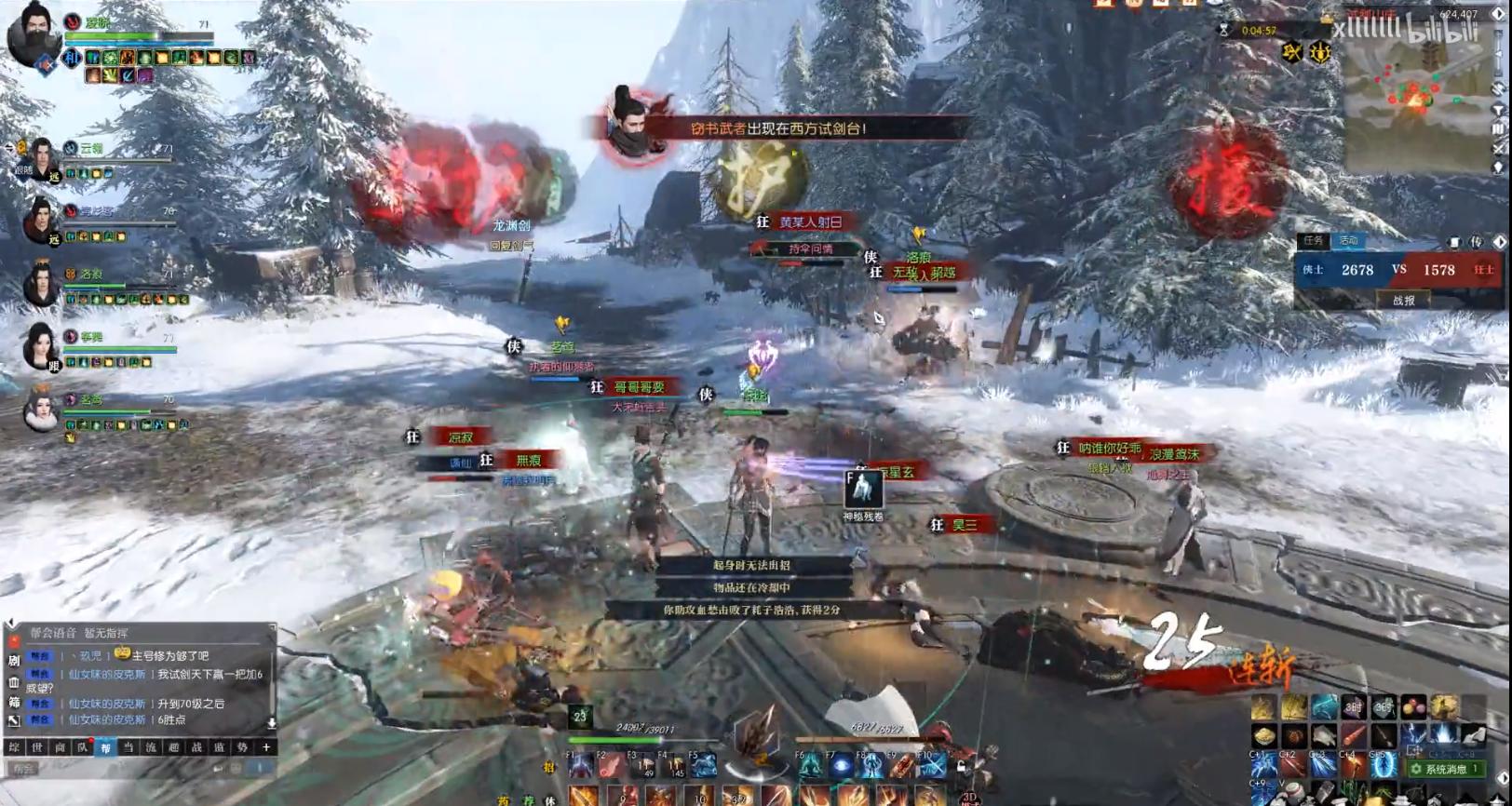Open the 队 team chat channel
Viewport: 1512px width, 806px height.
pyautogui.click(x=83, y=747)
